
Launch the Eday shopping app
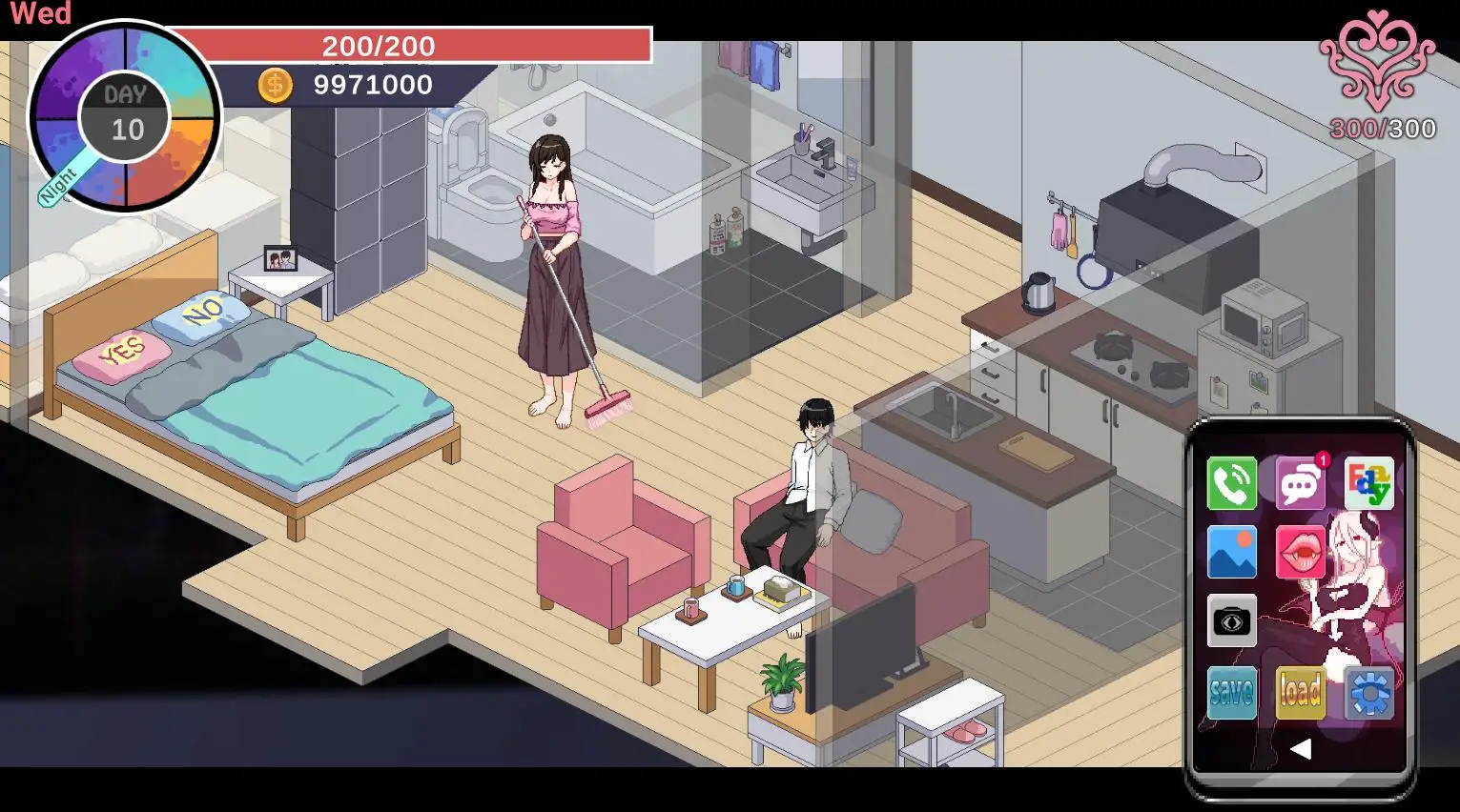pyautogui.click(x=1368, y=483)
